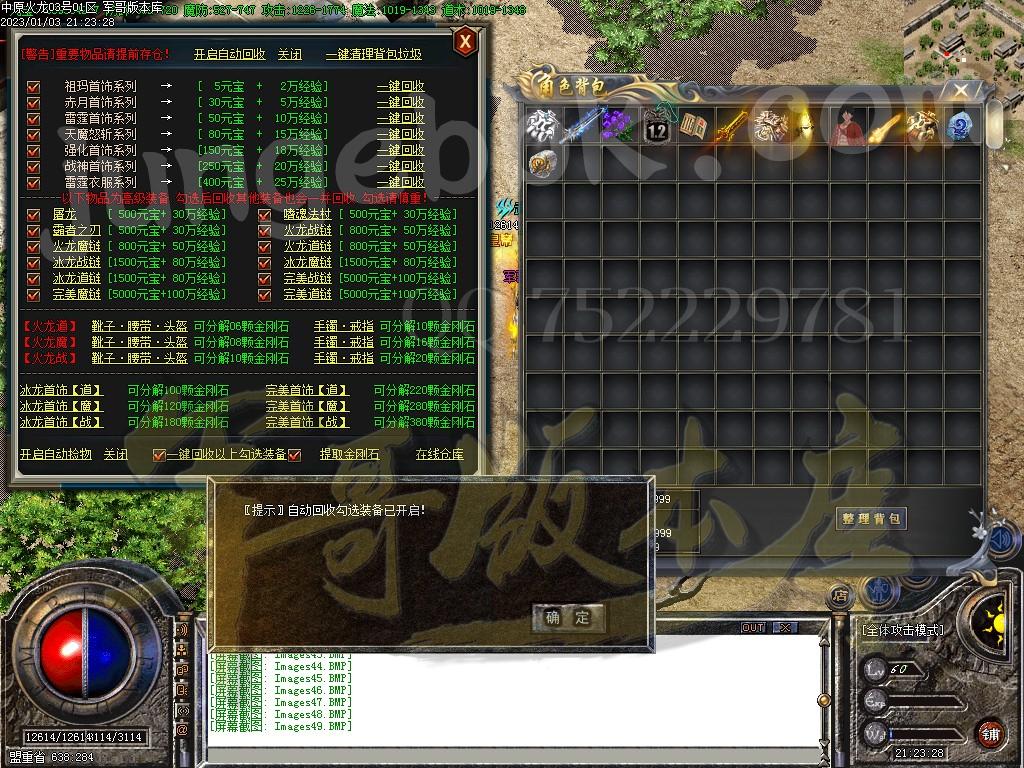The height and width of the screenshot is (768, 1024).
Task: Close the 角色背包 inventory window
Action: click(x=961, y=91)
